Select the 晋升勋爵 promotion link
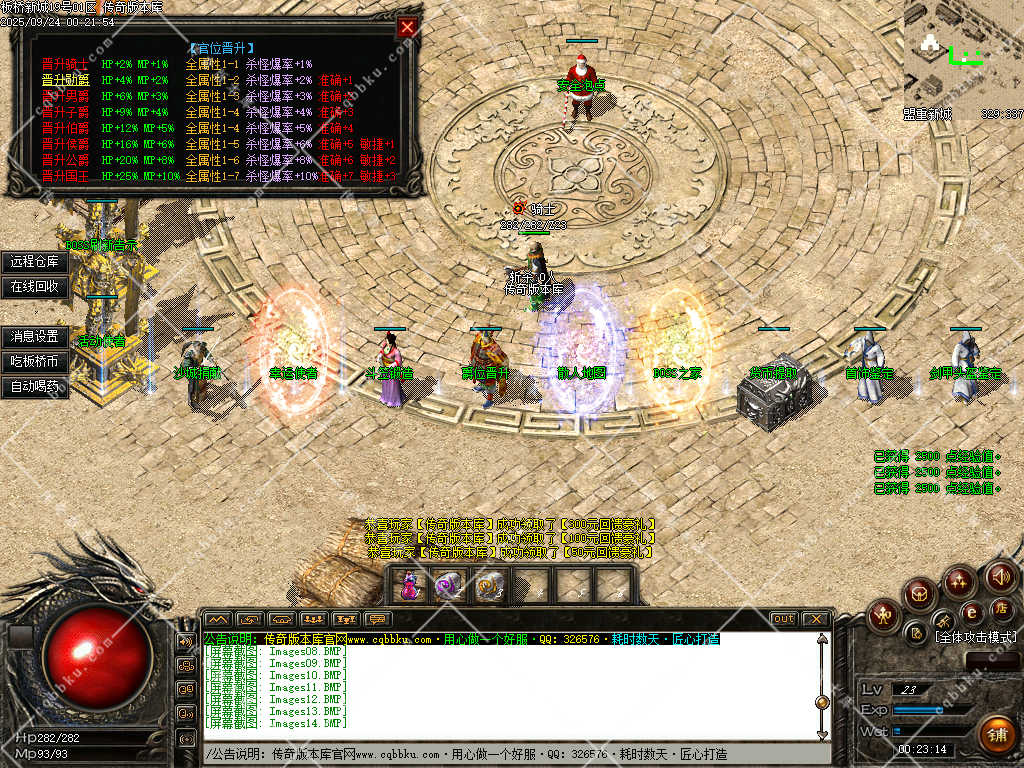 (65, 80)
